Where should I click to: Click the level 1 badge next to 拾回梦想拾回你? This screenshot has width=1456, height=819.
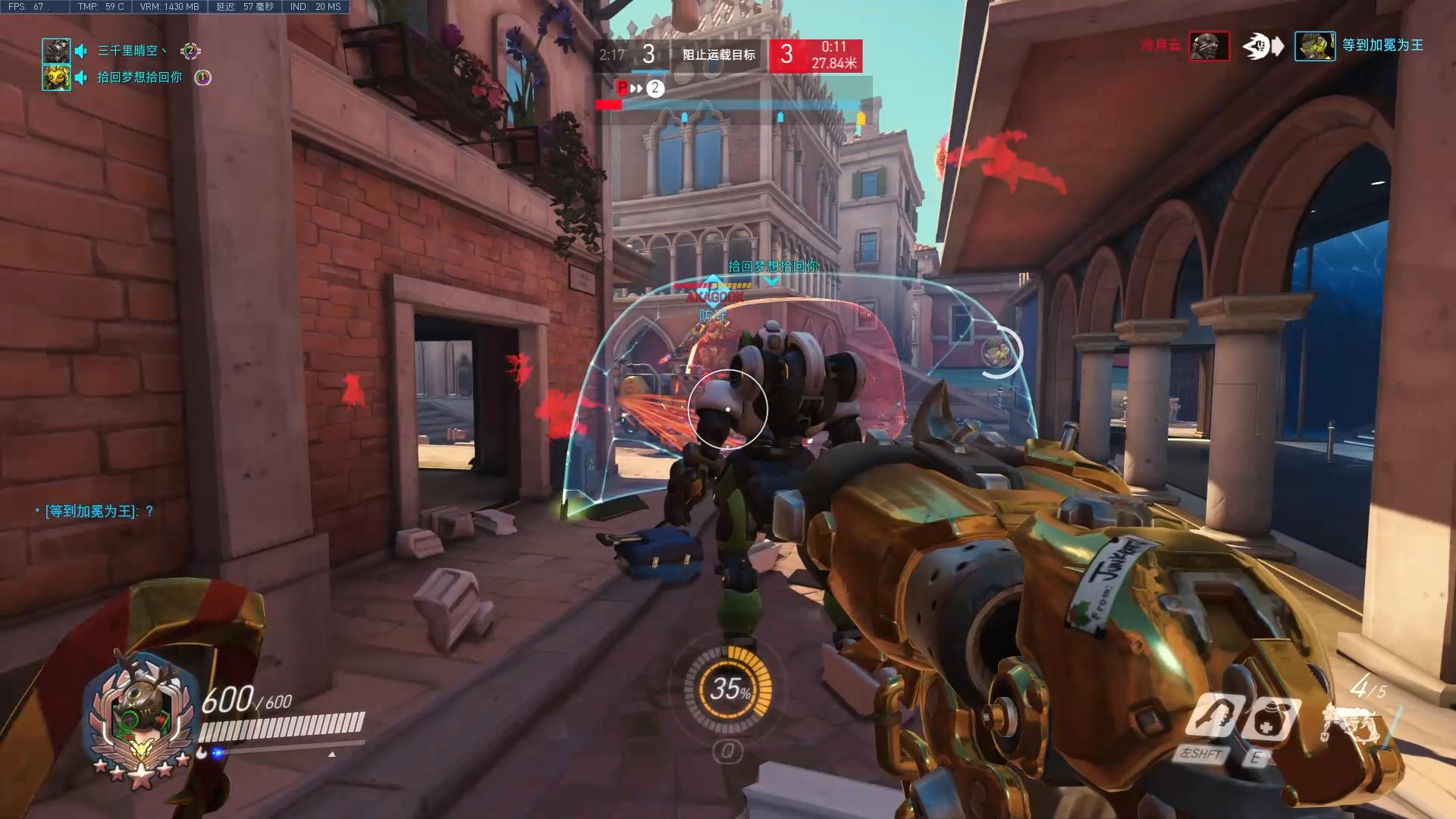coord(202,77)
